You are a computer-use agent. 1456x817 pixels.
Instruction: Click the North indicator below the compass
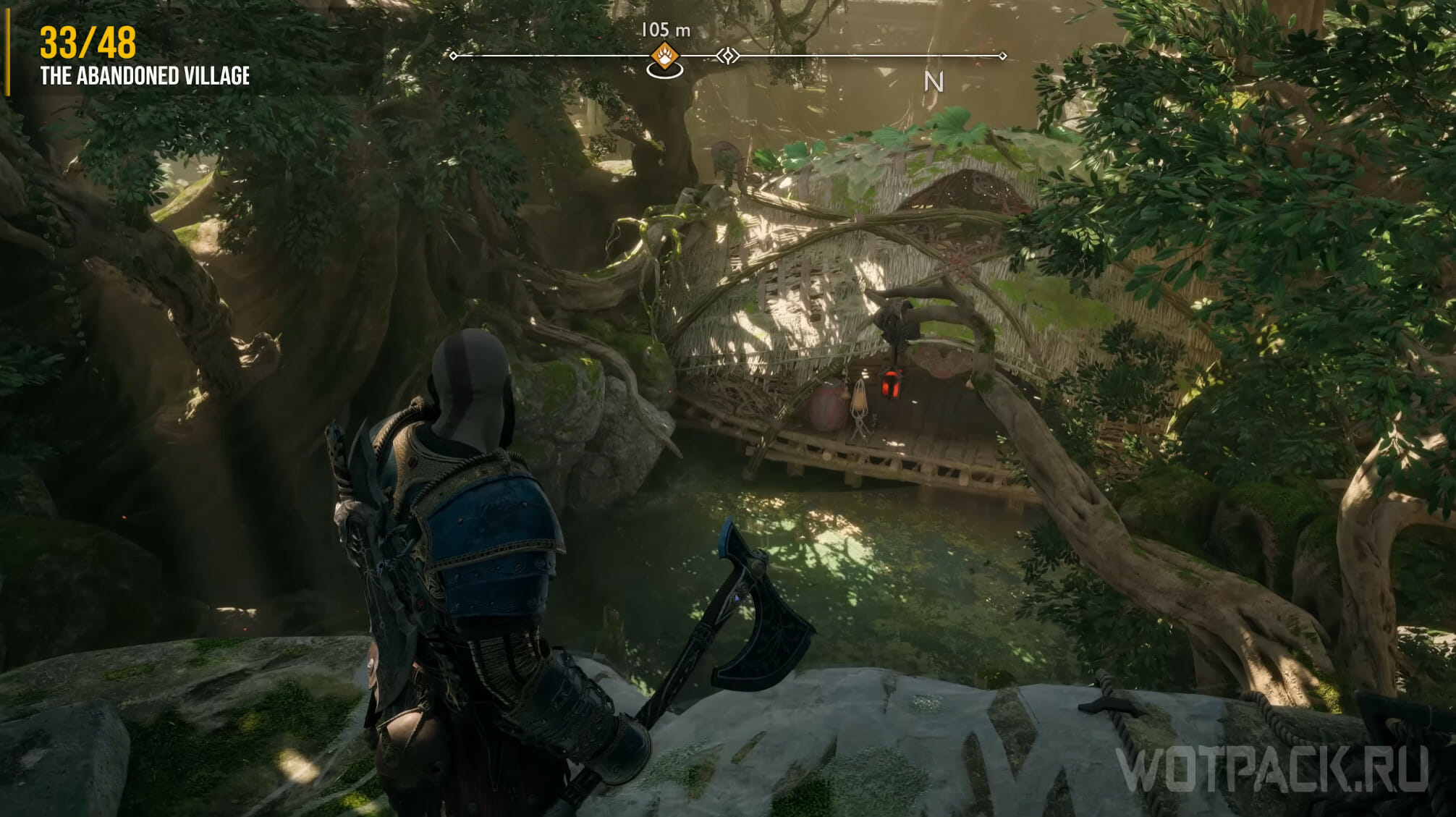pos(934,82)
